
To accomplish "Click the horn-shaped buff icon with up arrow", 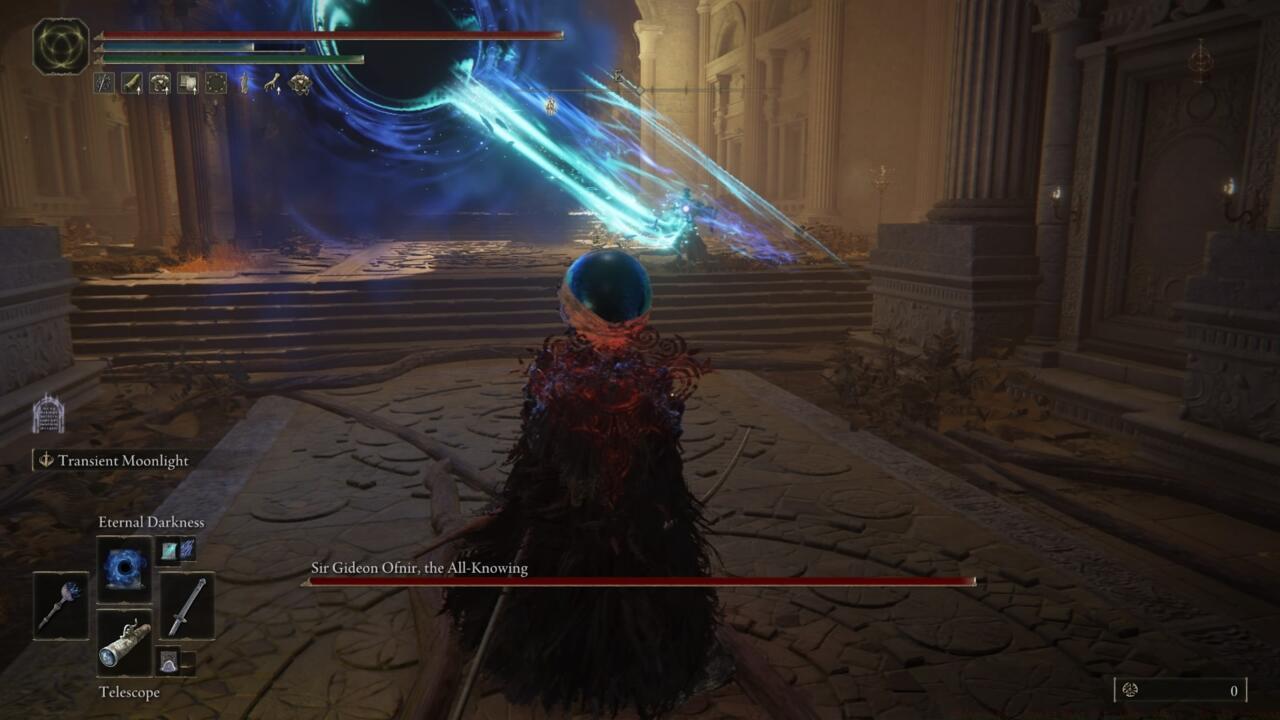I will click(x=131, y=83).
